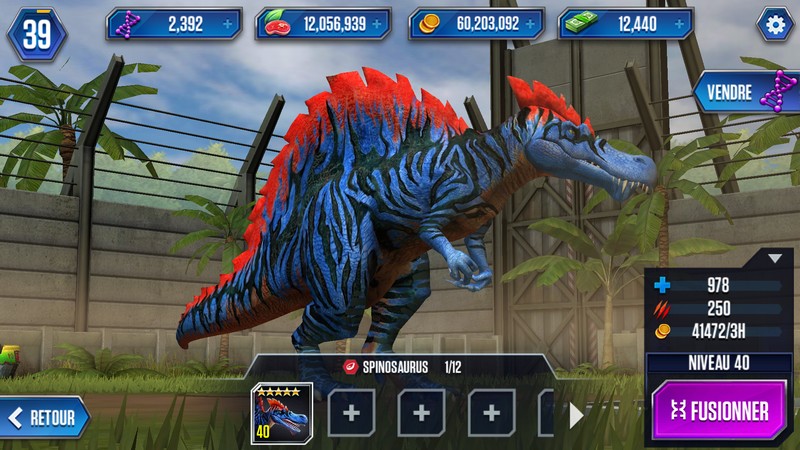Purchase more cash bucks via plus
The height and width of the screenshot is (450, 800).
click(x=678, y=24)
